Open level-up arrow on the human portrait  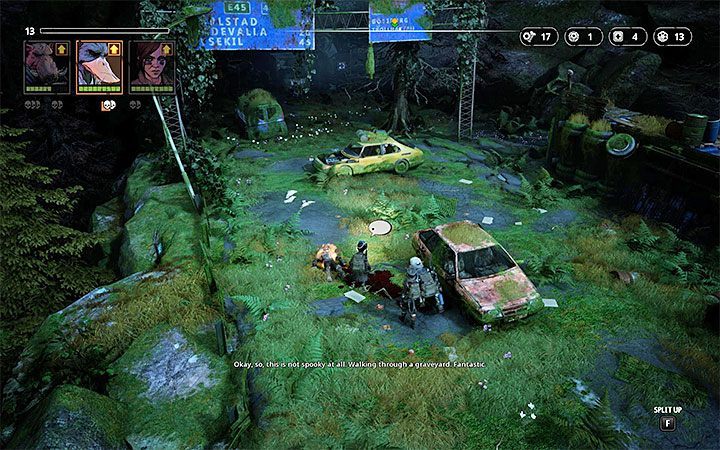point(167,48)
